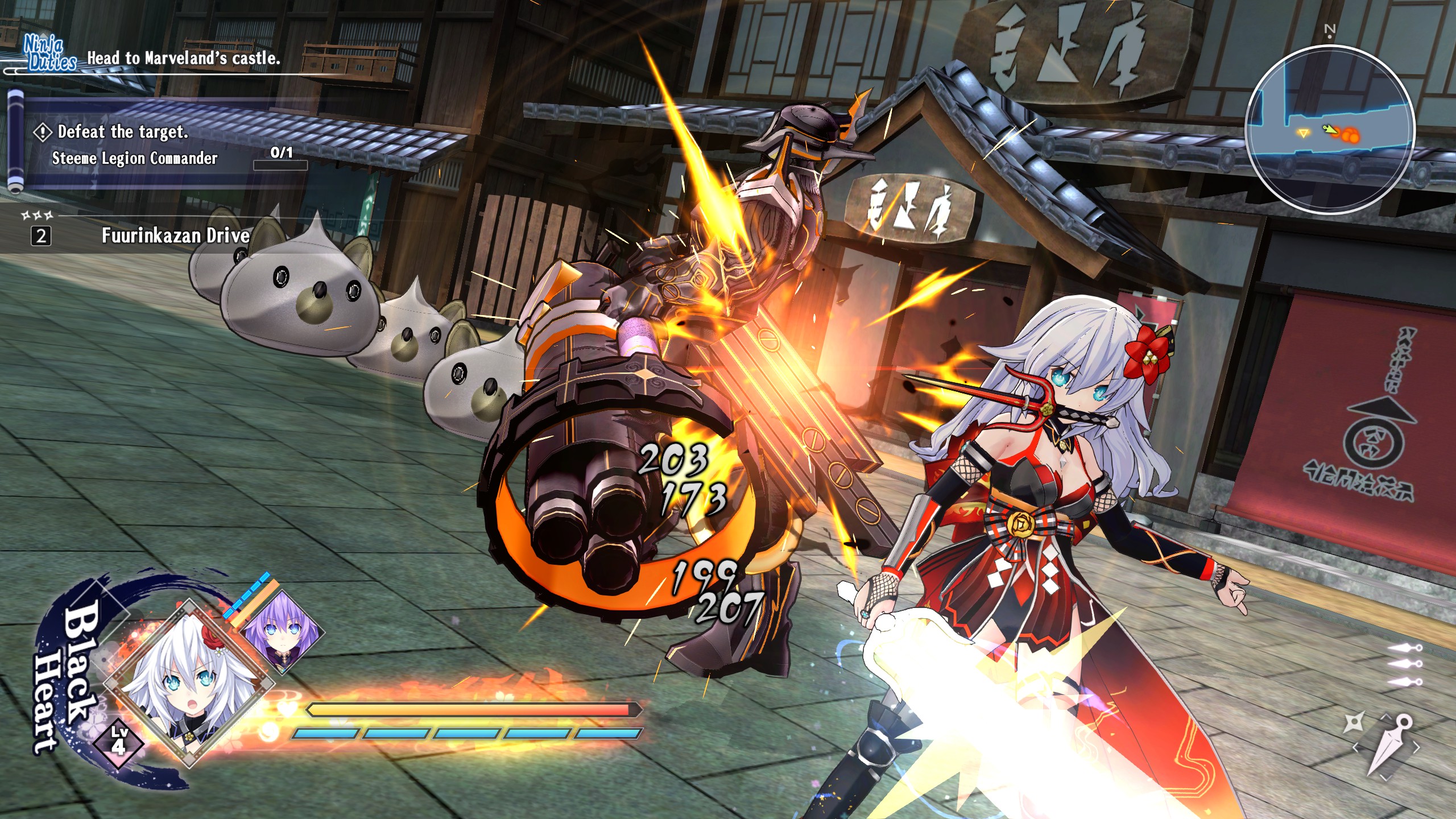Click the Lv 4 level diamond badge

coord(118,739)
